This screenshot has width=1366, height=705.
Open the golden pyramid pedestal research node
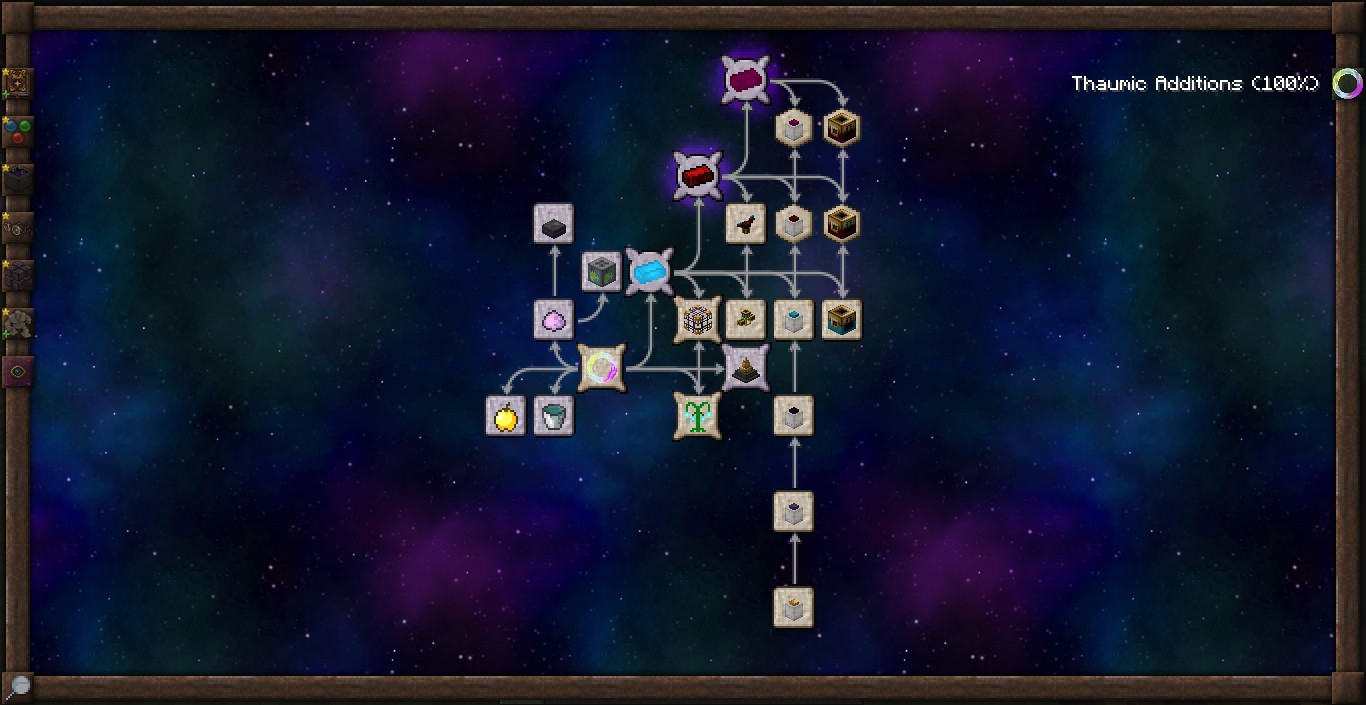[x=745, y=368]
